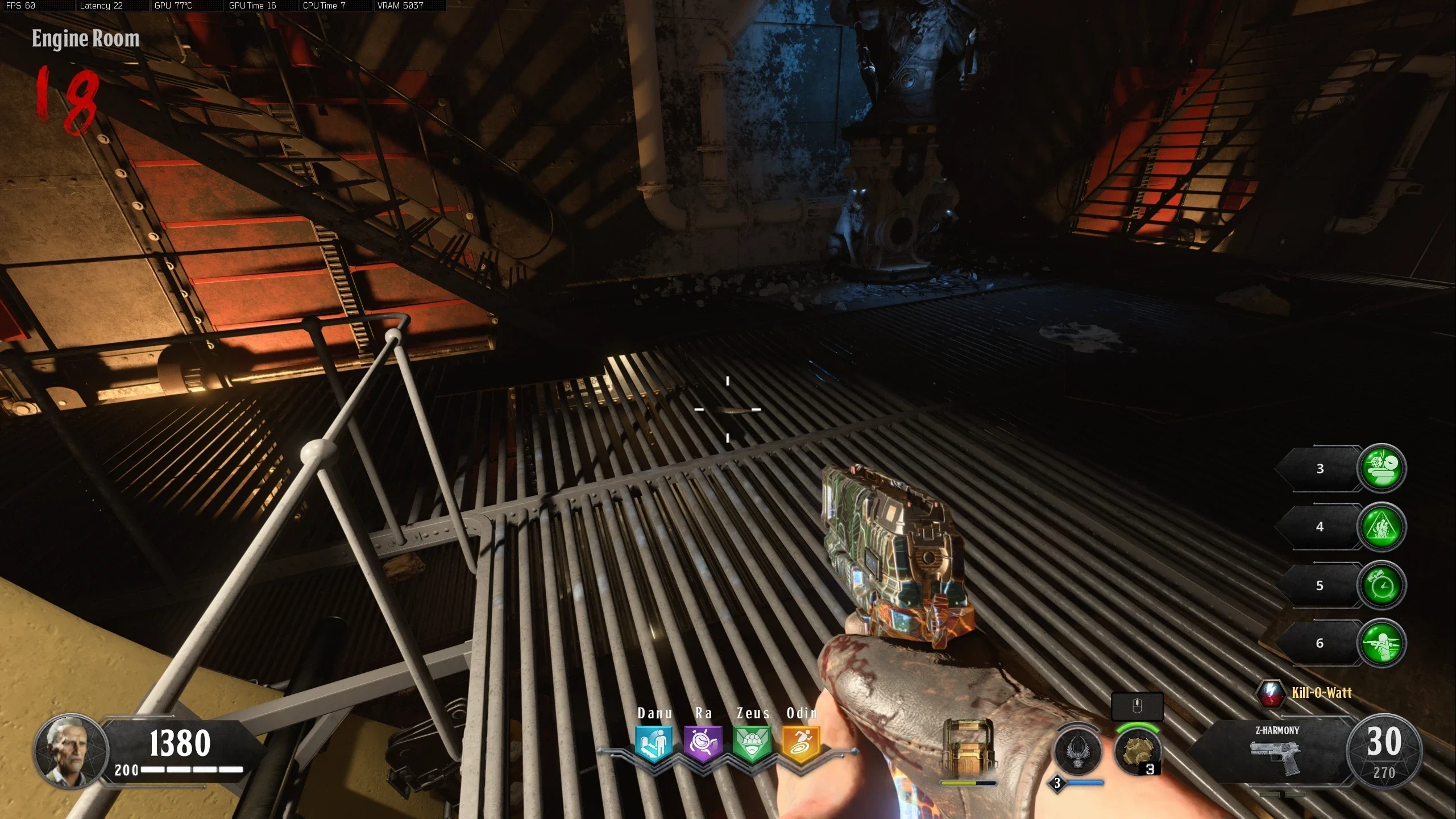Activate the winged special weapon icon
Viewport: 1456px width, 819px height.
pyautogui.click(x=1077, y=751)
